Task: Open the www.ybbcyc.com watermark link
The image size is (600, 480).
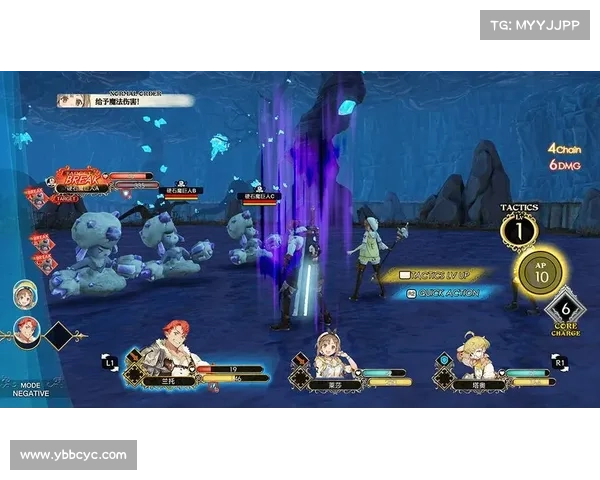Action: 75,455
